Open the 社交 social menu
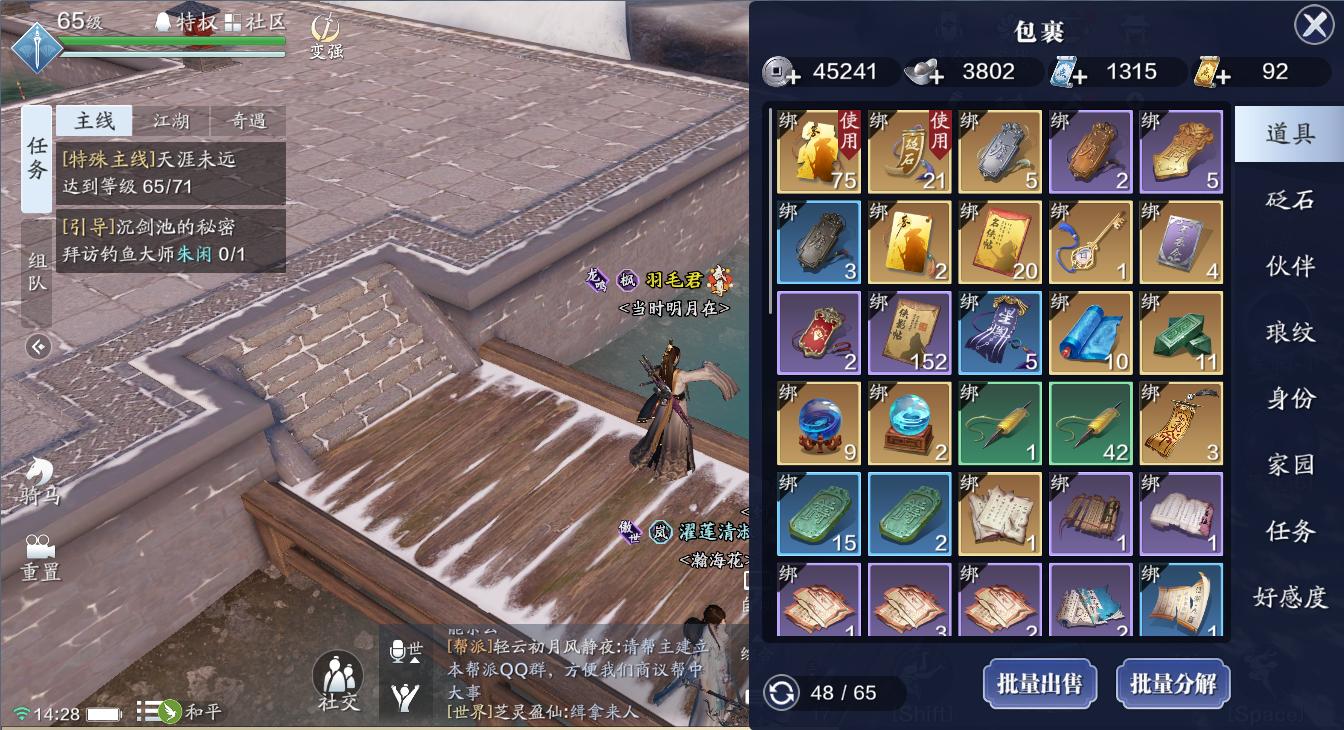 [x=338, y=682]
